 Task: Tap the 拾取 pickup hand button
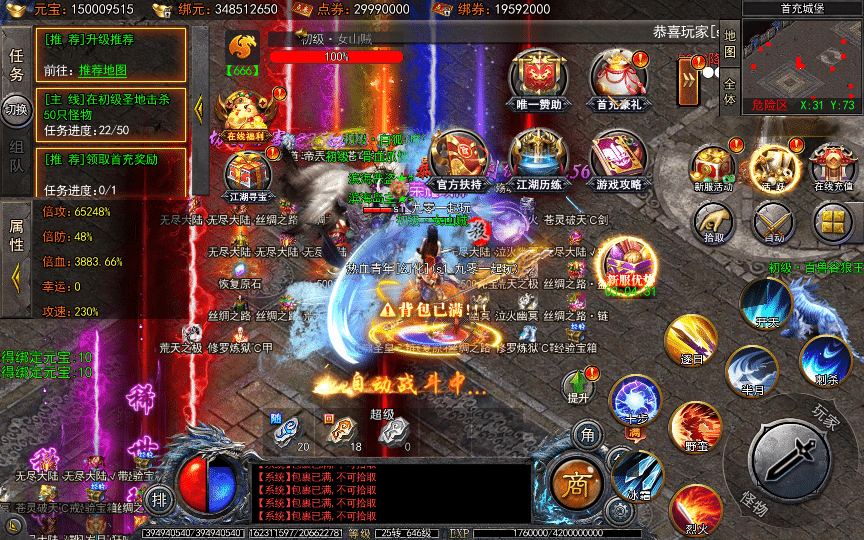(712, 223)
